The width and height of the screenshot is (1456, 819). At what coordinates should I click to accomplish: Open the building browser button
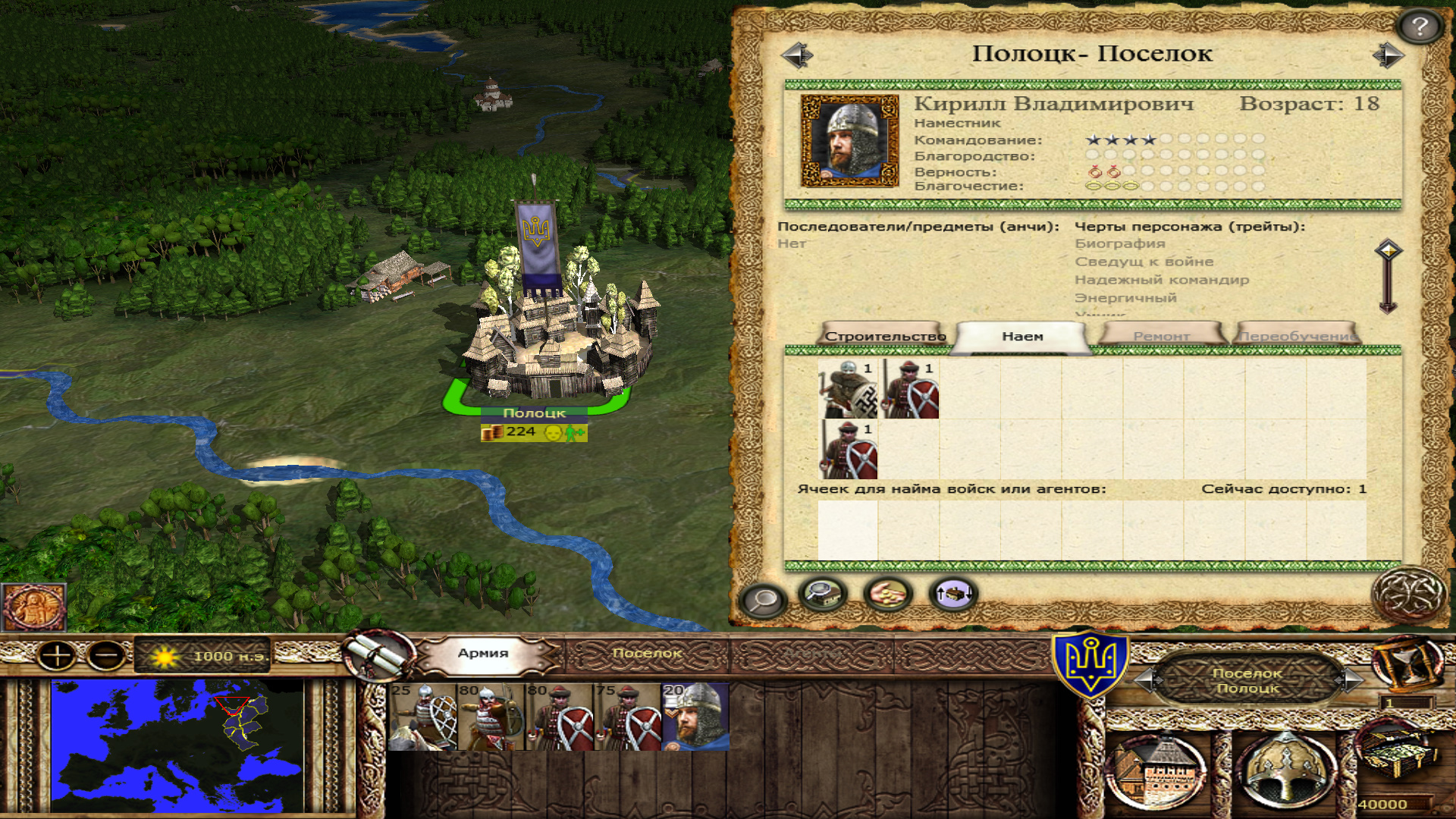coord(823,594)
